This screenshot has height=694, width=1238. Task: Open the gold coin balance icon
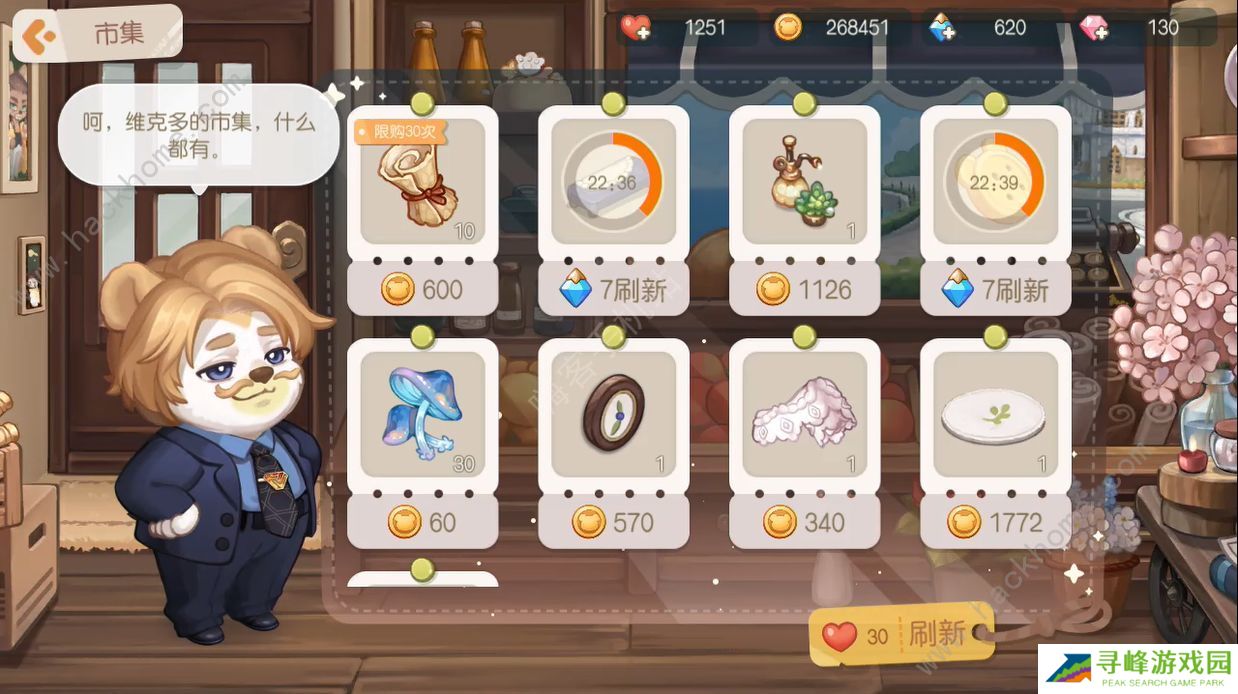pos(788,28)
